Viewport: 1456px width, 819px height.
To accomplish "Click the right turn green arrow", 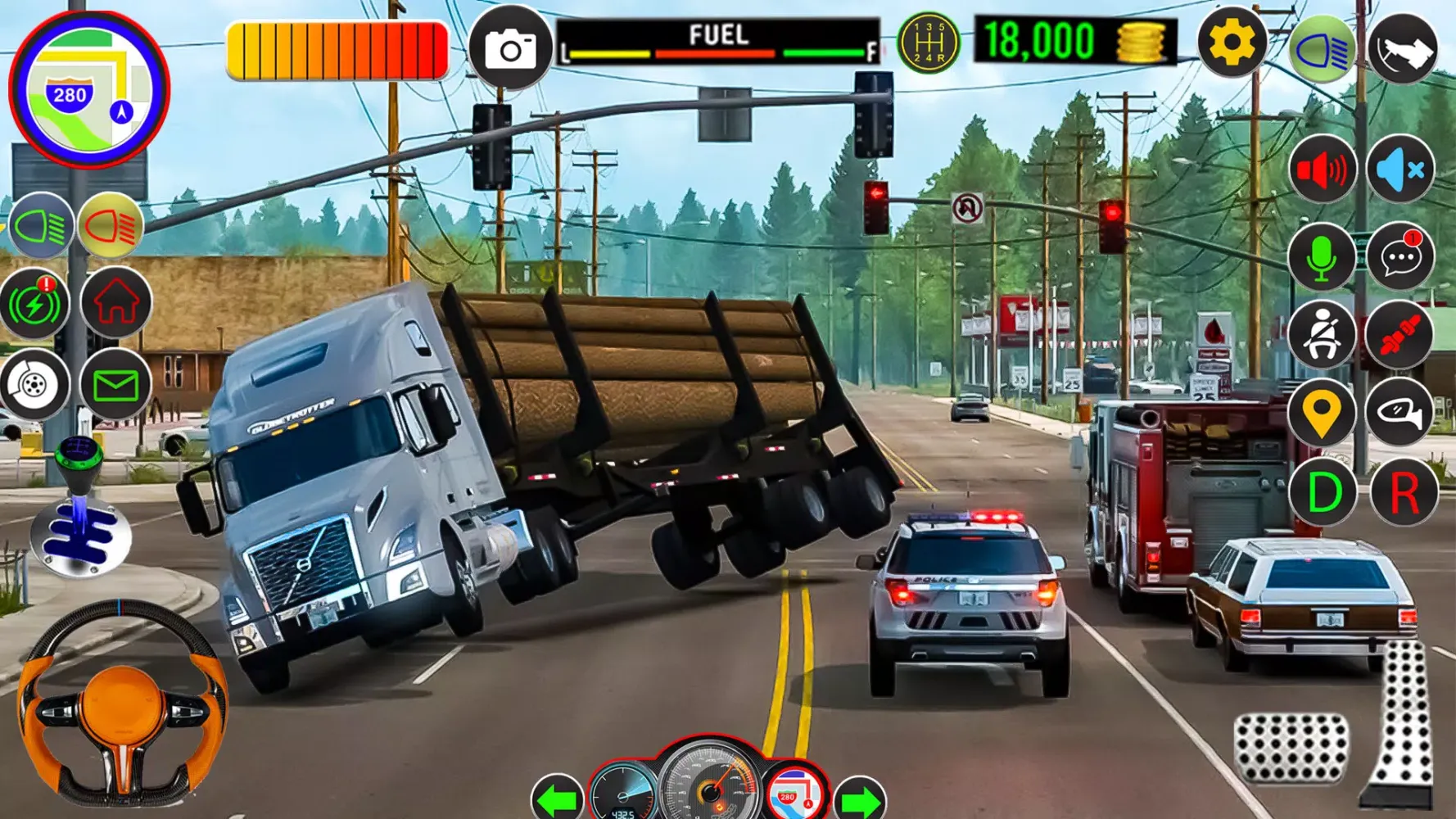I will (x=859, y=799).
